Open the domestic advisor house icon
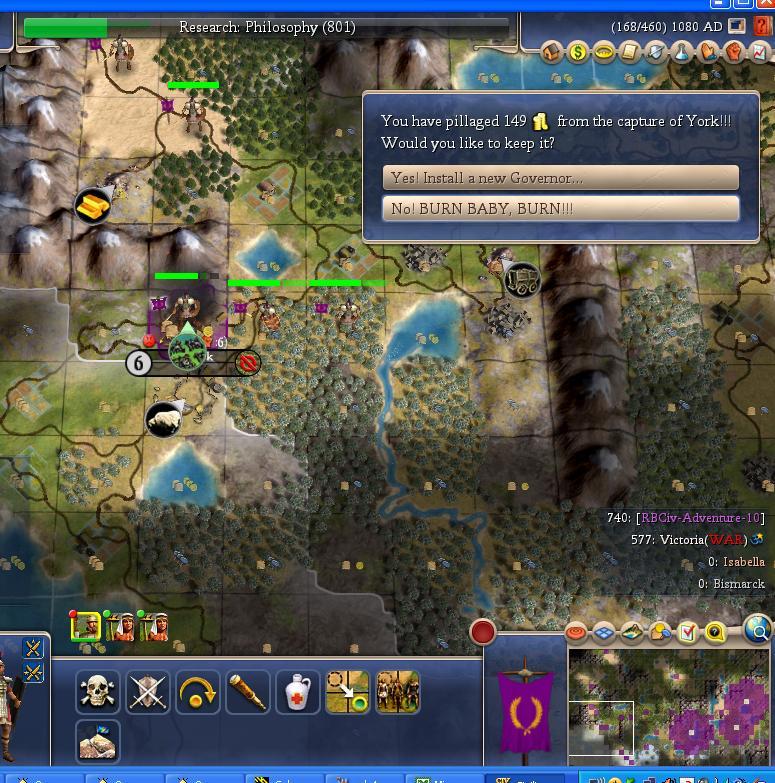 [552, 52]
